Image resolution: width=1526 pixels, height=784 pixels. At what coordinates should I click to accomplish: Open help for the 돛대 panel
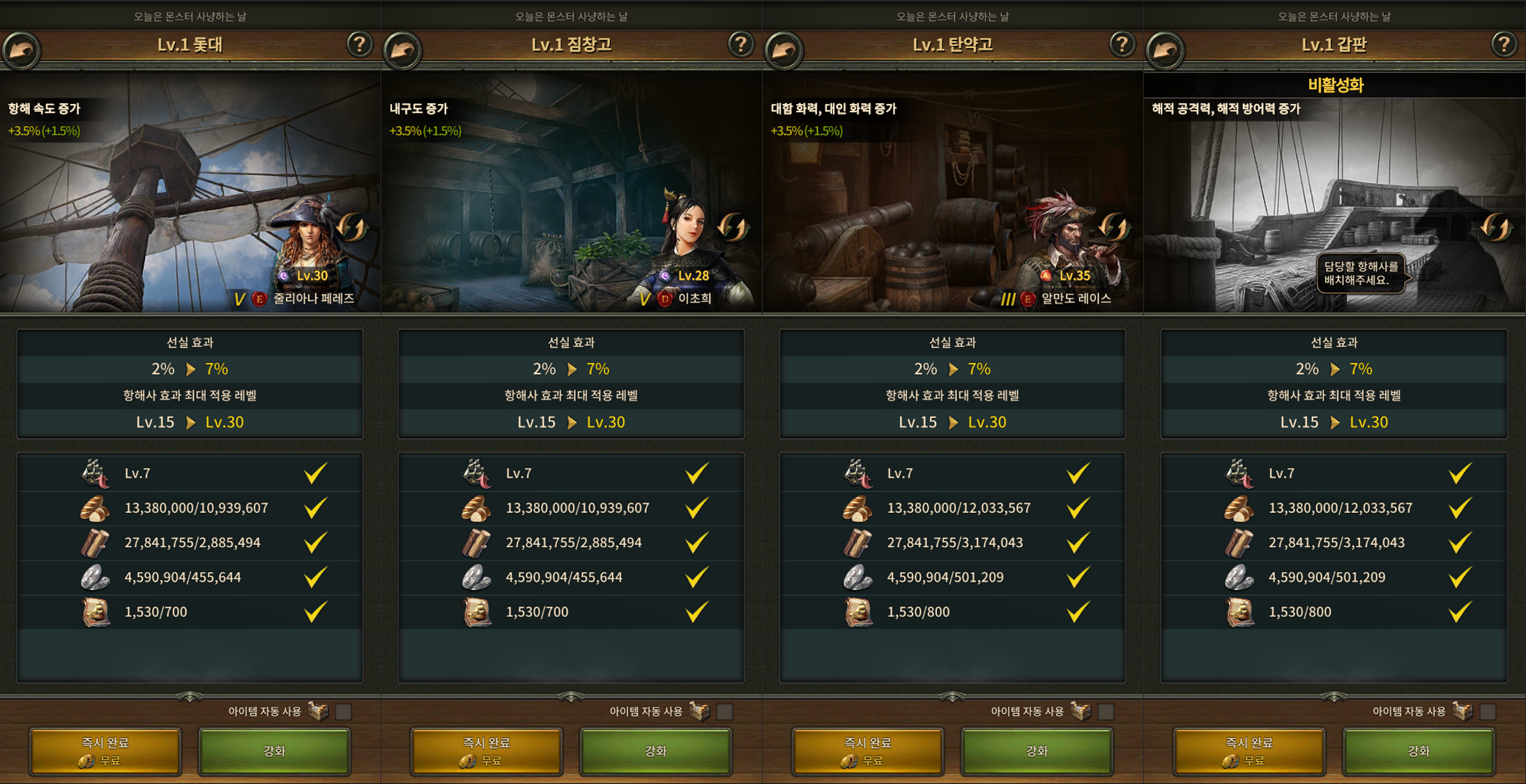359,45
